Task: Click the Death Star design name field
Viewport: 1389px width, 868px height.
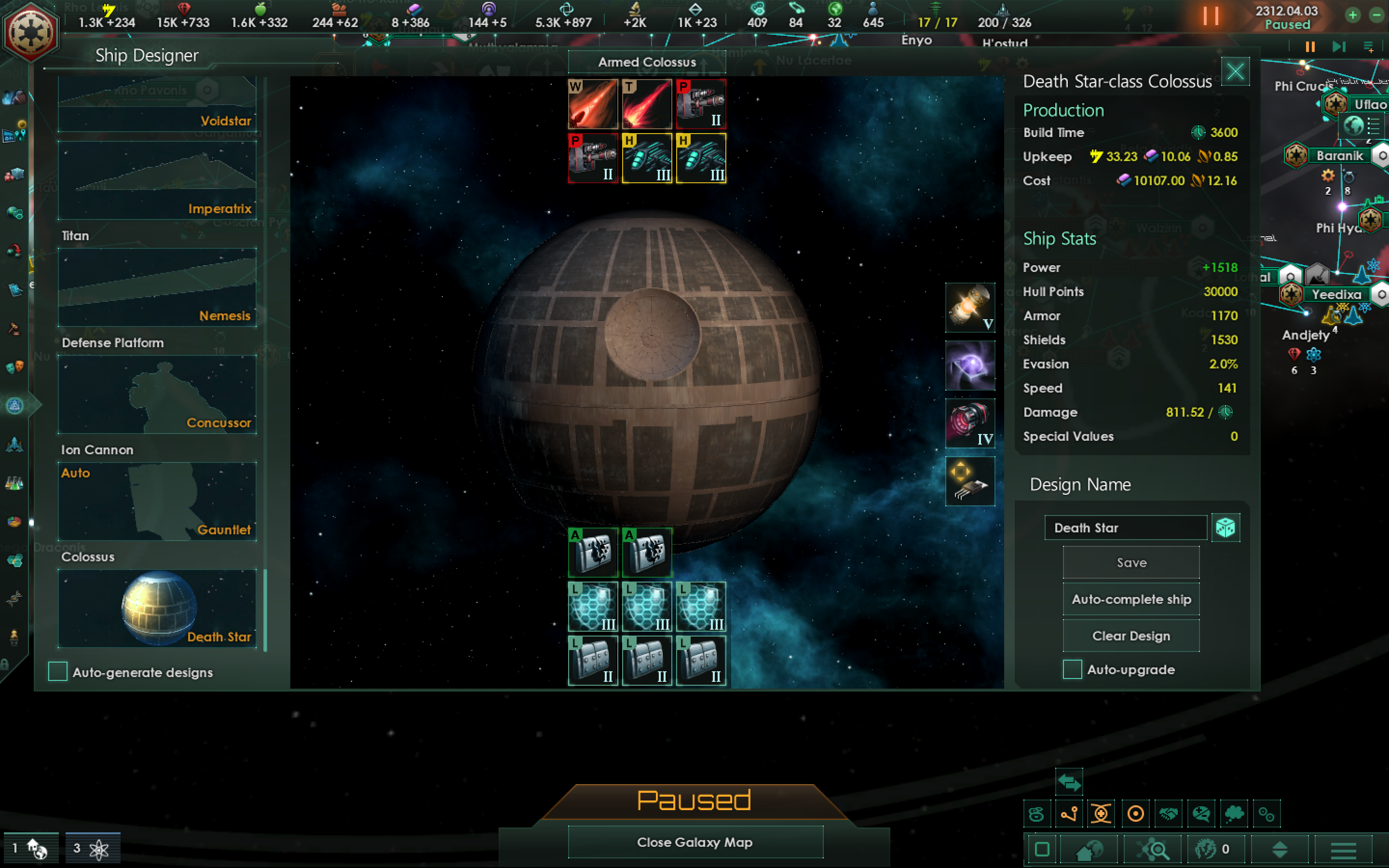Action: [1125, 528]
